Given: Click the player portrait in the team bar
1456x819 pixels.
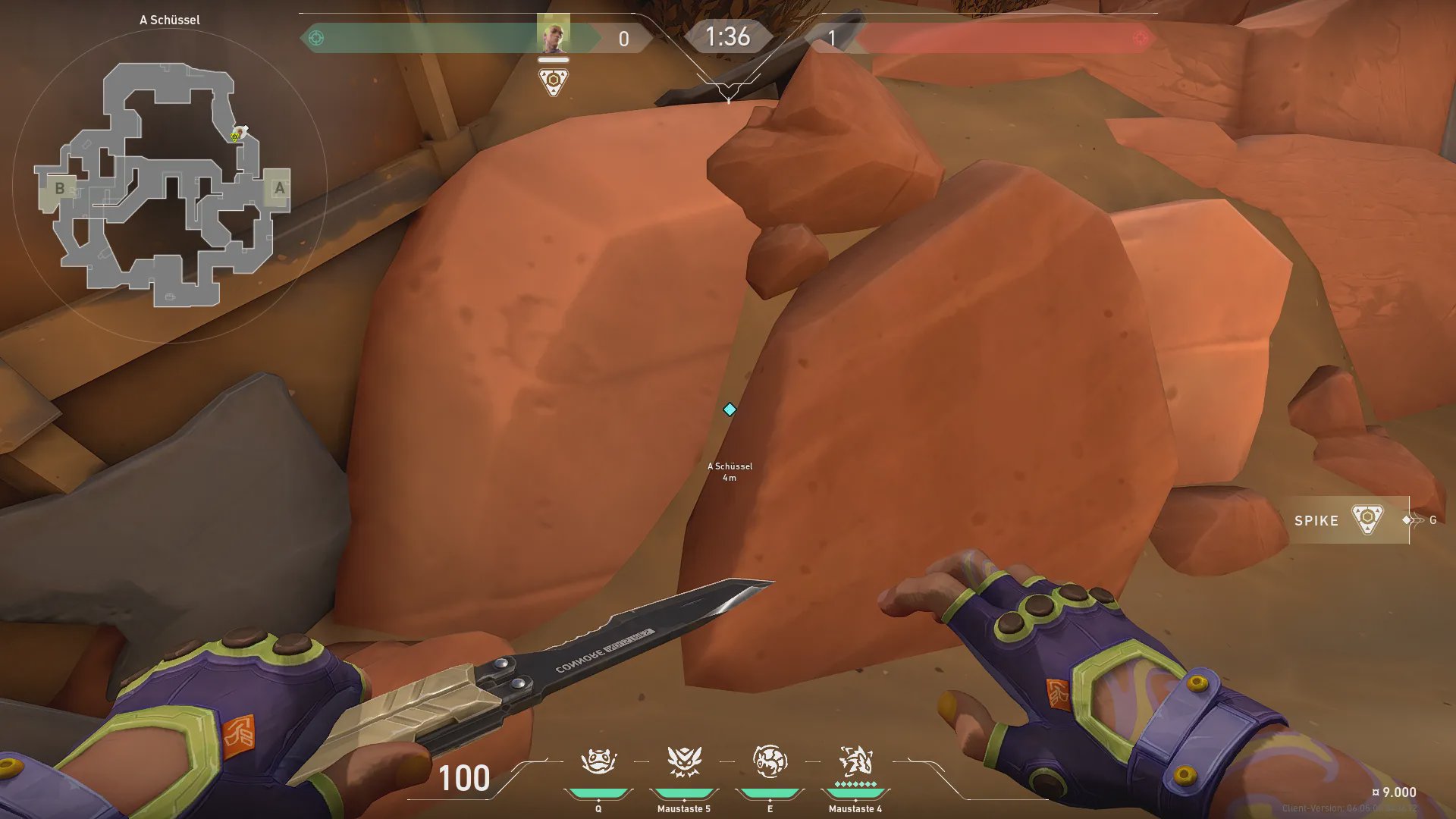Looking at the screenshot, I should (x=553, y=34).
